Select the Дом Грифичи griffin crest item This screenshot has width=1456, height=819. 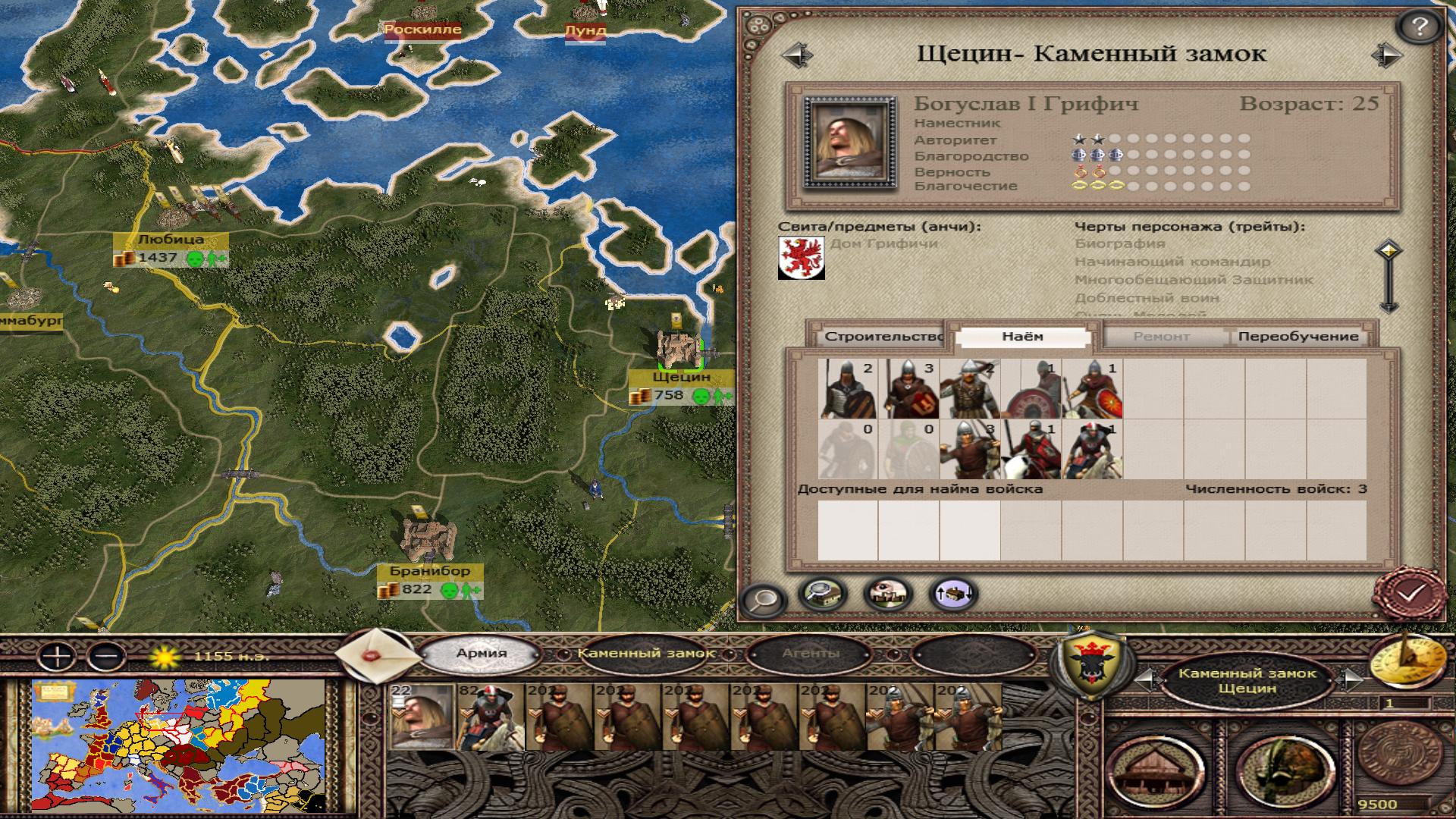point(801,258)
